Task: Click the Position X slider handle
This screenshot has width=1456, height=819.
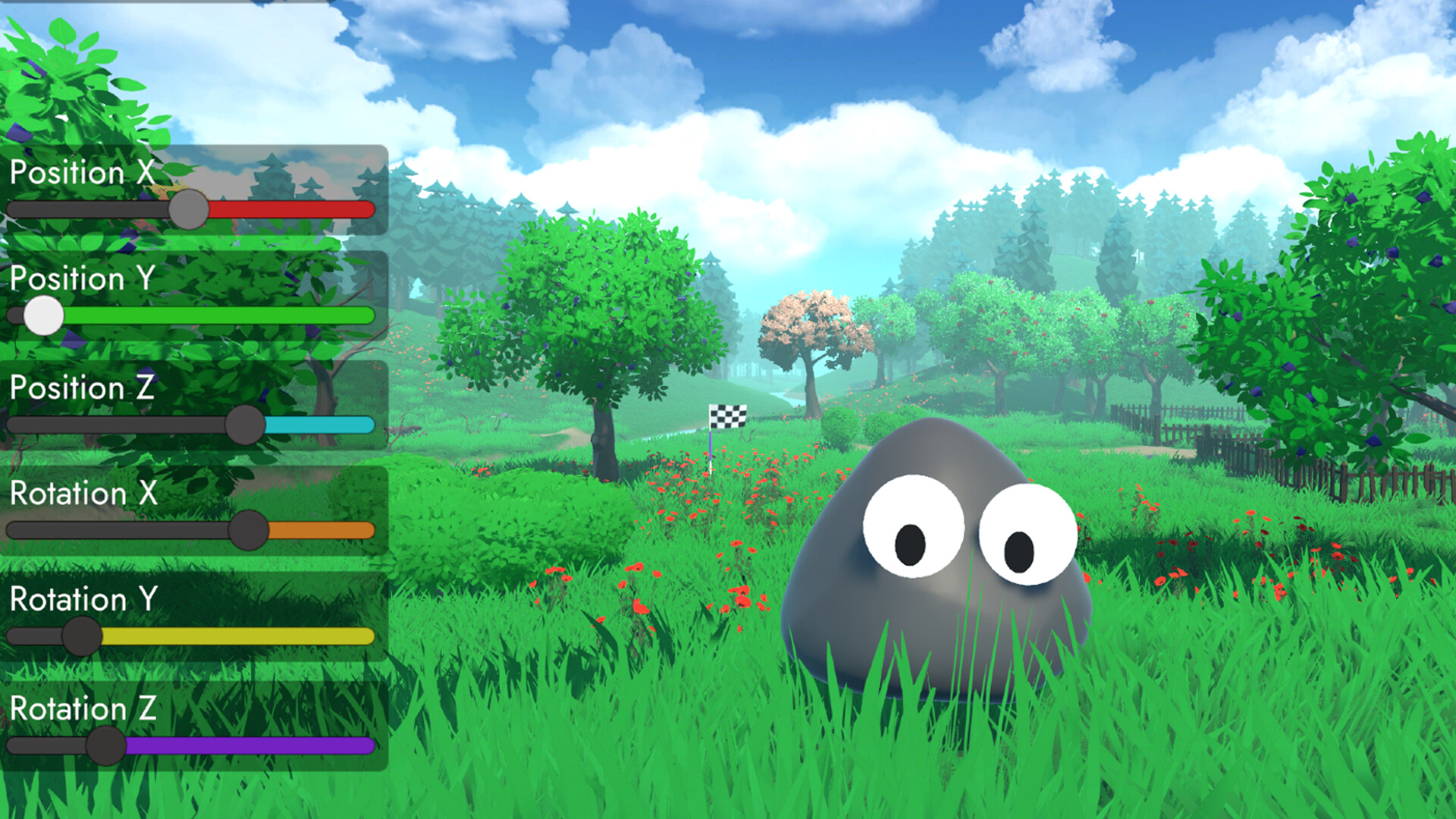Action: [x=190, y=210]
